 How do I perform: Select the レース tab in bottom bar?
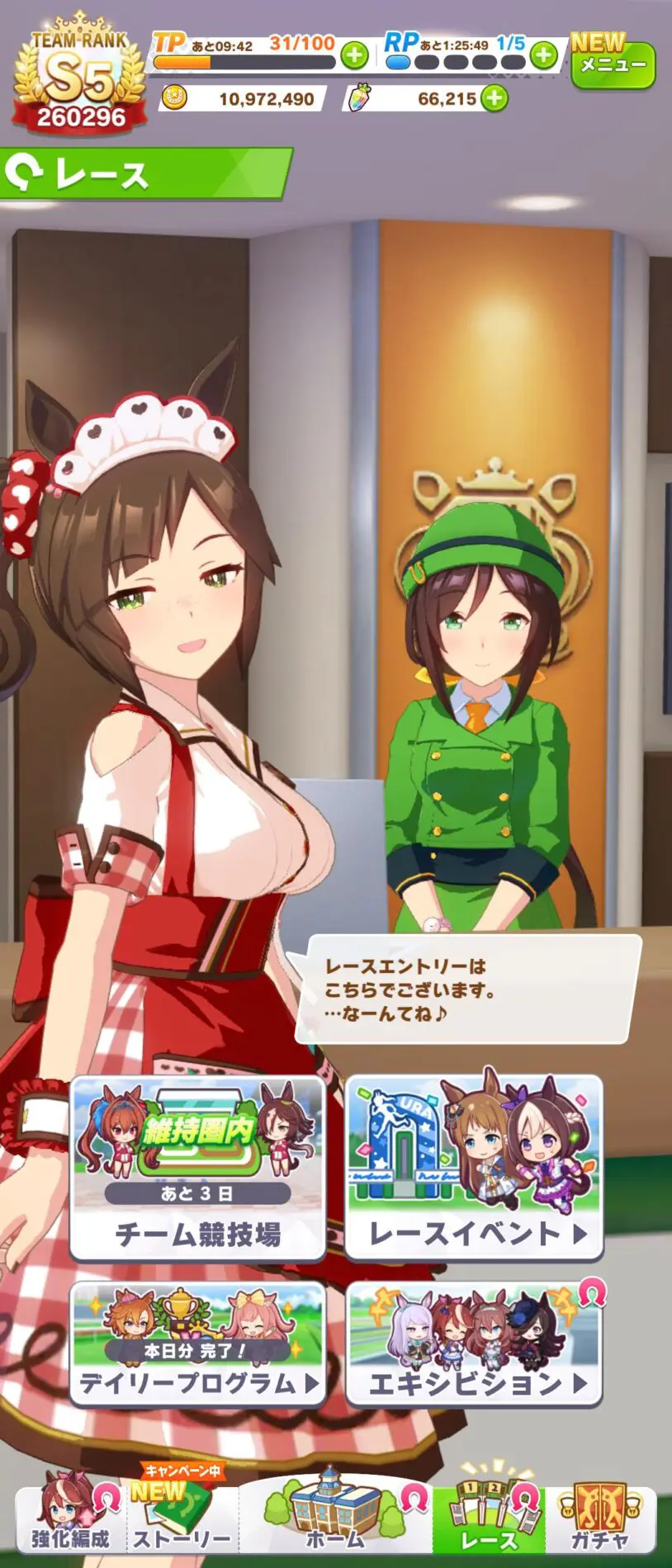coord(489,1520)
